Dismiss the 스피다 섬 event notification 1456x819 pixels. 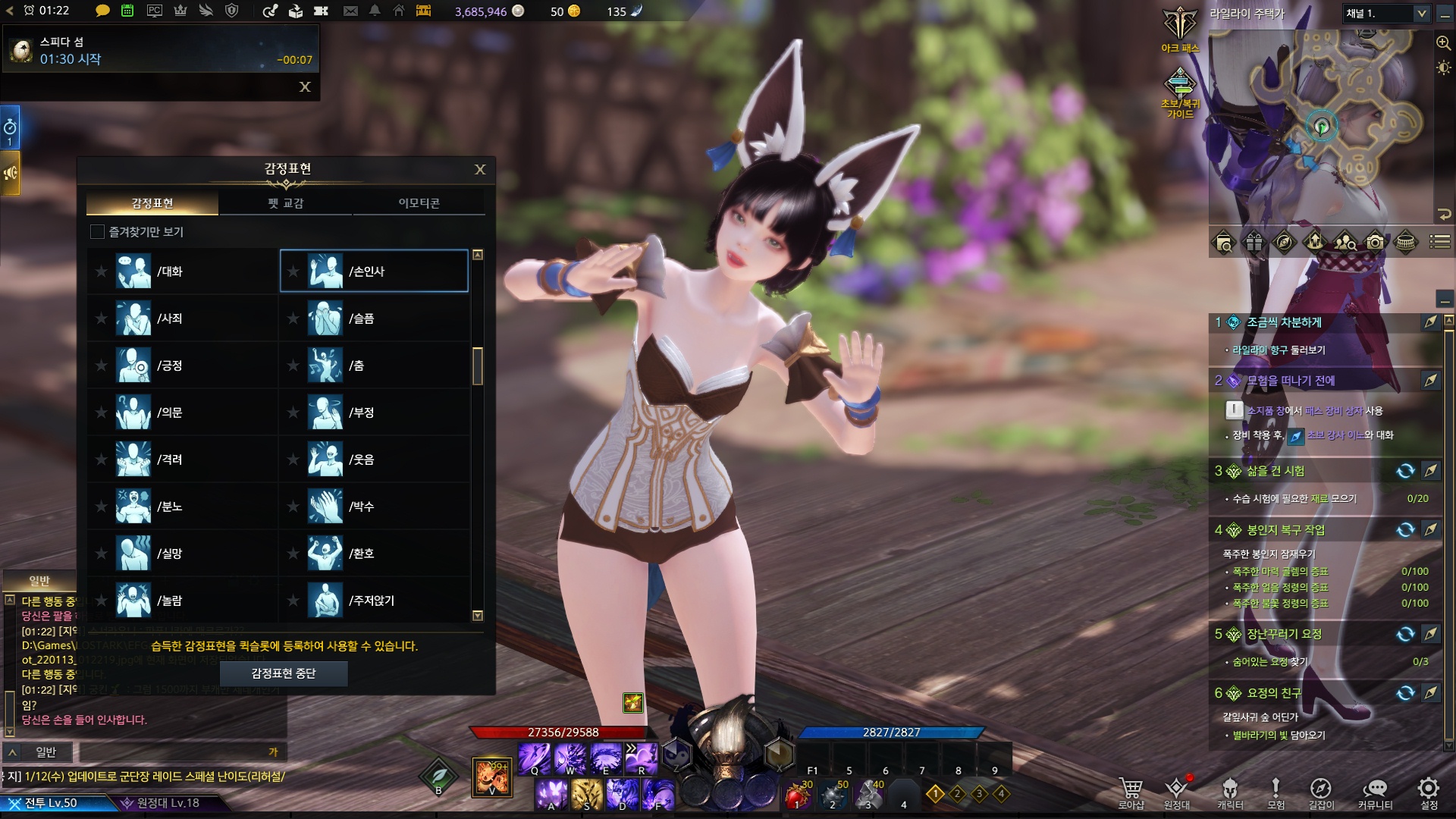click(305, 87)
